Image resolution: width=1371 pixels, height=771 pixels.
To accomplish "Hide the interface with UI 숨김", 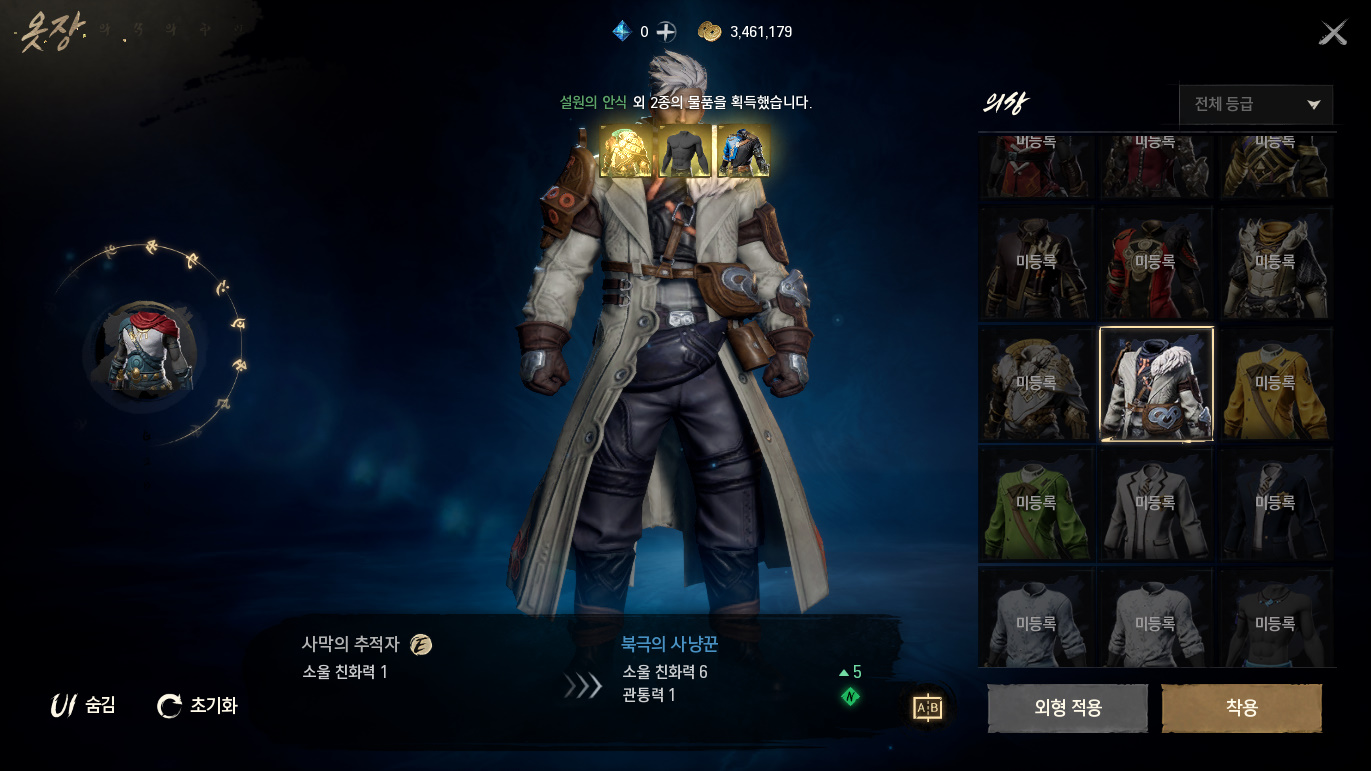I will pyautogui.click(x=84, y=706).
